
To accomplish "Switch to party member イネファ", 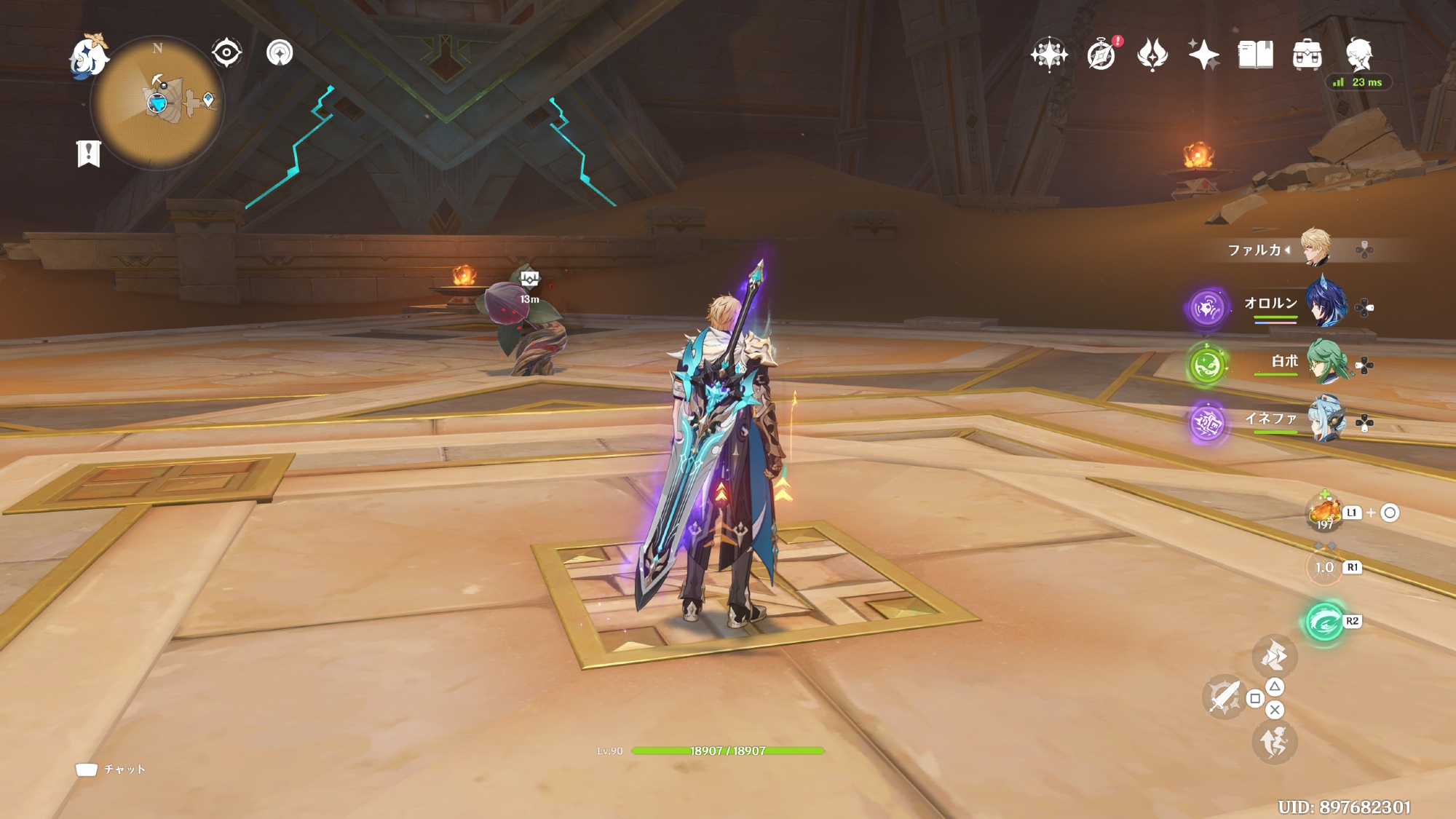I will click(x=1325, y=419).
